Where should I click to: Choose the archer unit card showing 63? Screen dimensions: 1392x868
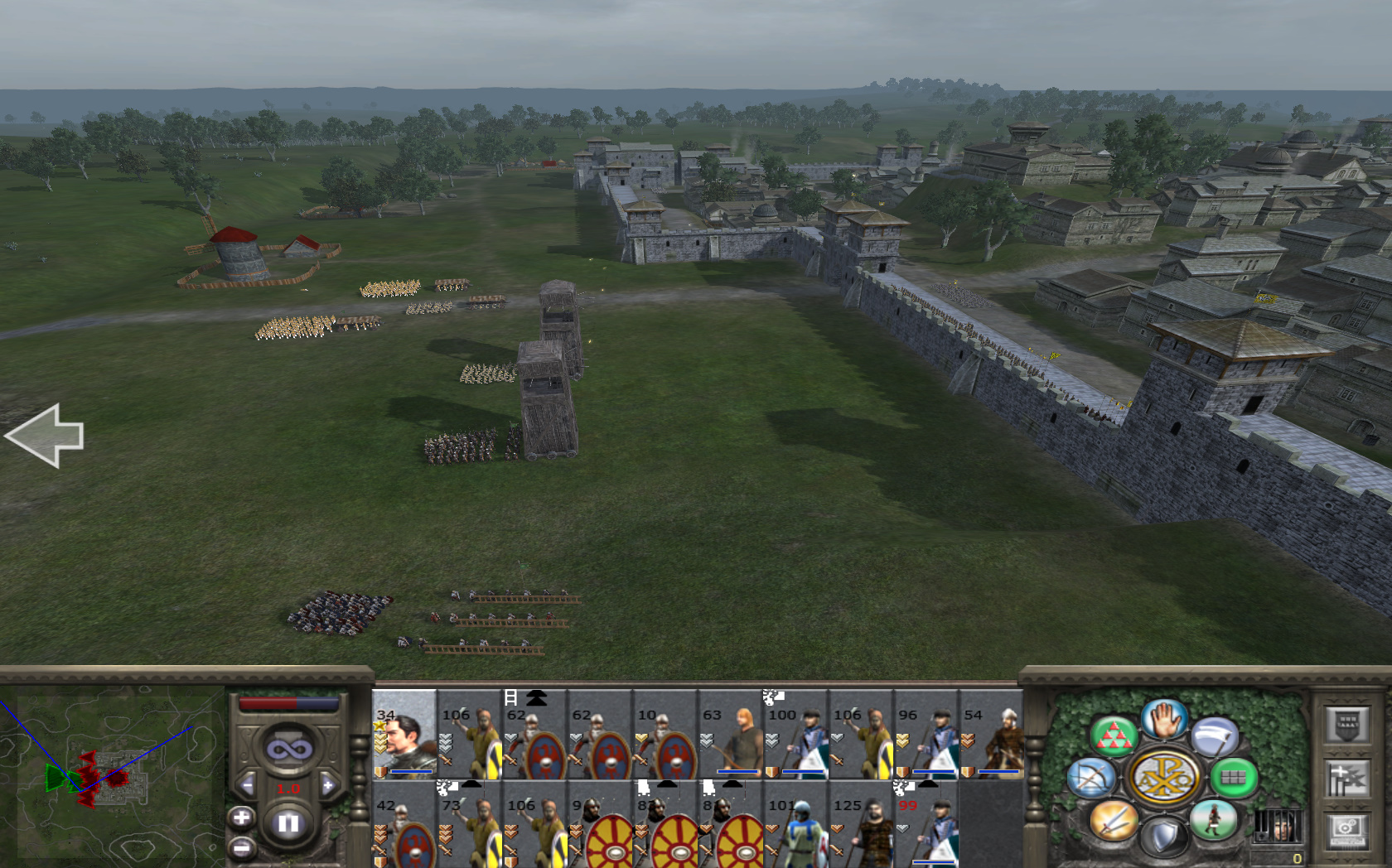click(x=731, y=735)
